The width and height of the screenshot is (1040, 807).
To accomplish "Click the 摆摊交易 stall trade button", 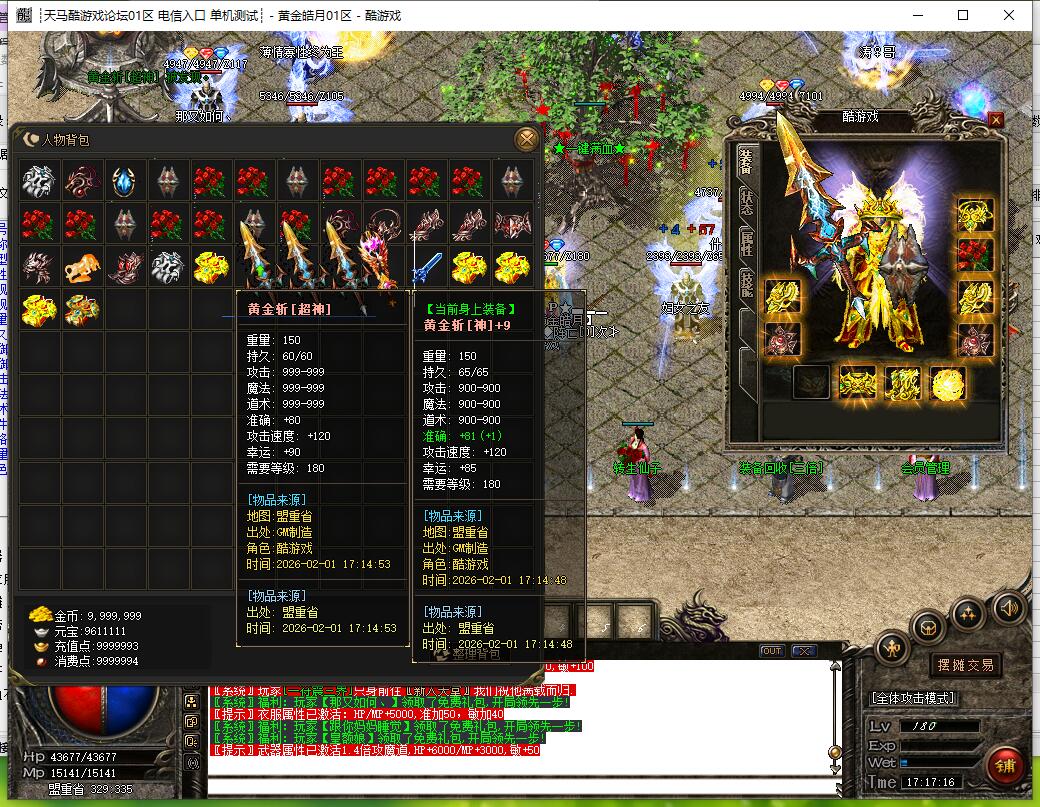I will [964, 665].
